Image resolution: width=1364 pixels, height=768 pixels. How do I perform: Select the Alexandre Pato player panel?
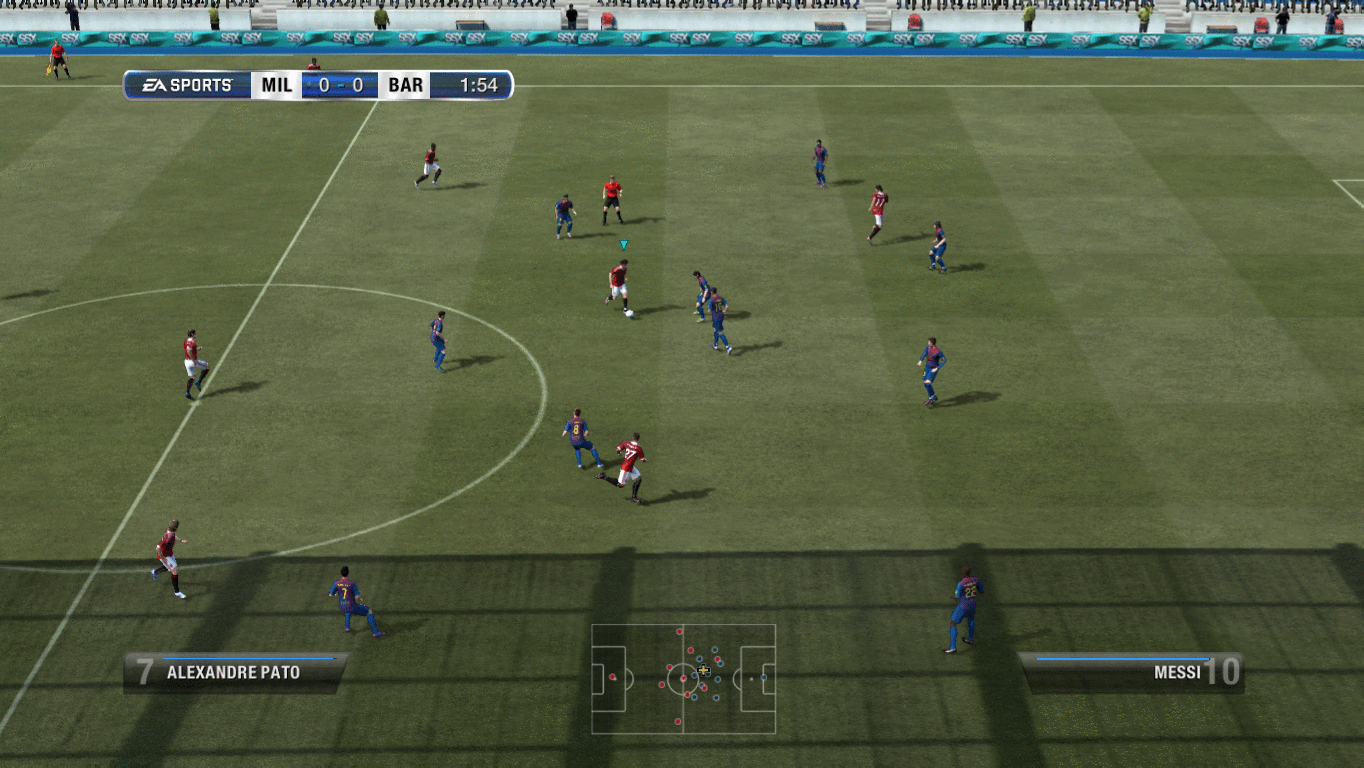pos(236,672)
